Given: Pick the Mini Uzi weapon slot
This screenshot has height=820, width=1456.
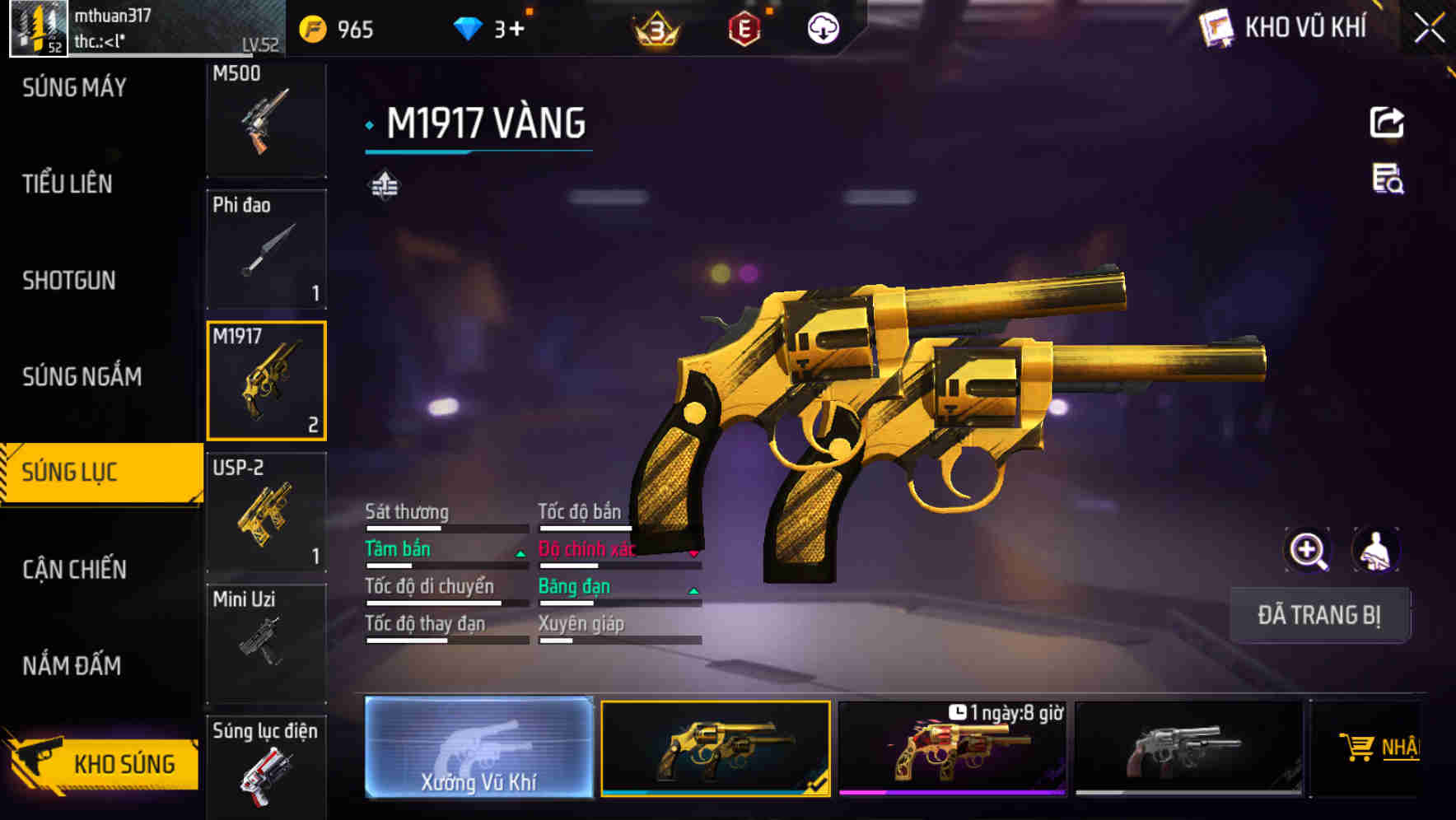Looking at the screenshot, I should pos(266,643).
